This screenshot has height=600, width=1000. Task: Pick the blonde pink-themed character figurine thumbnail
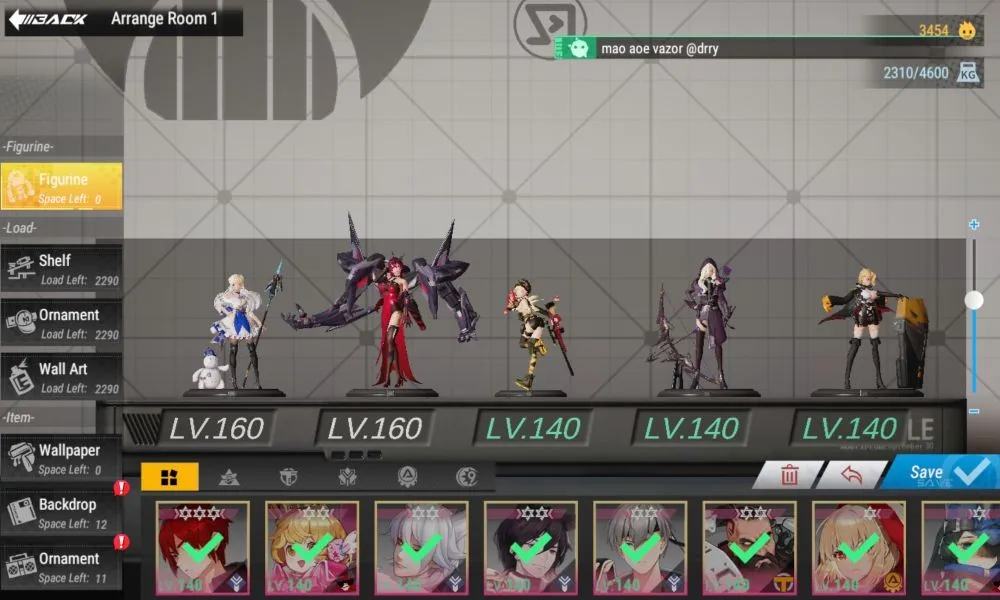coord(312,548)
